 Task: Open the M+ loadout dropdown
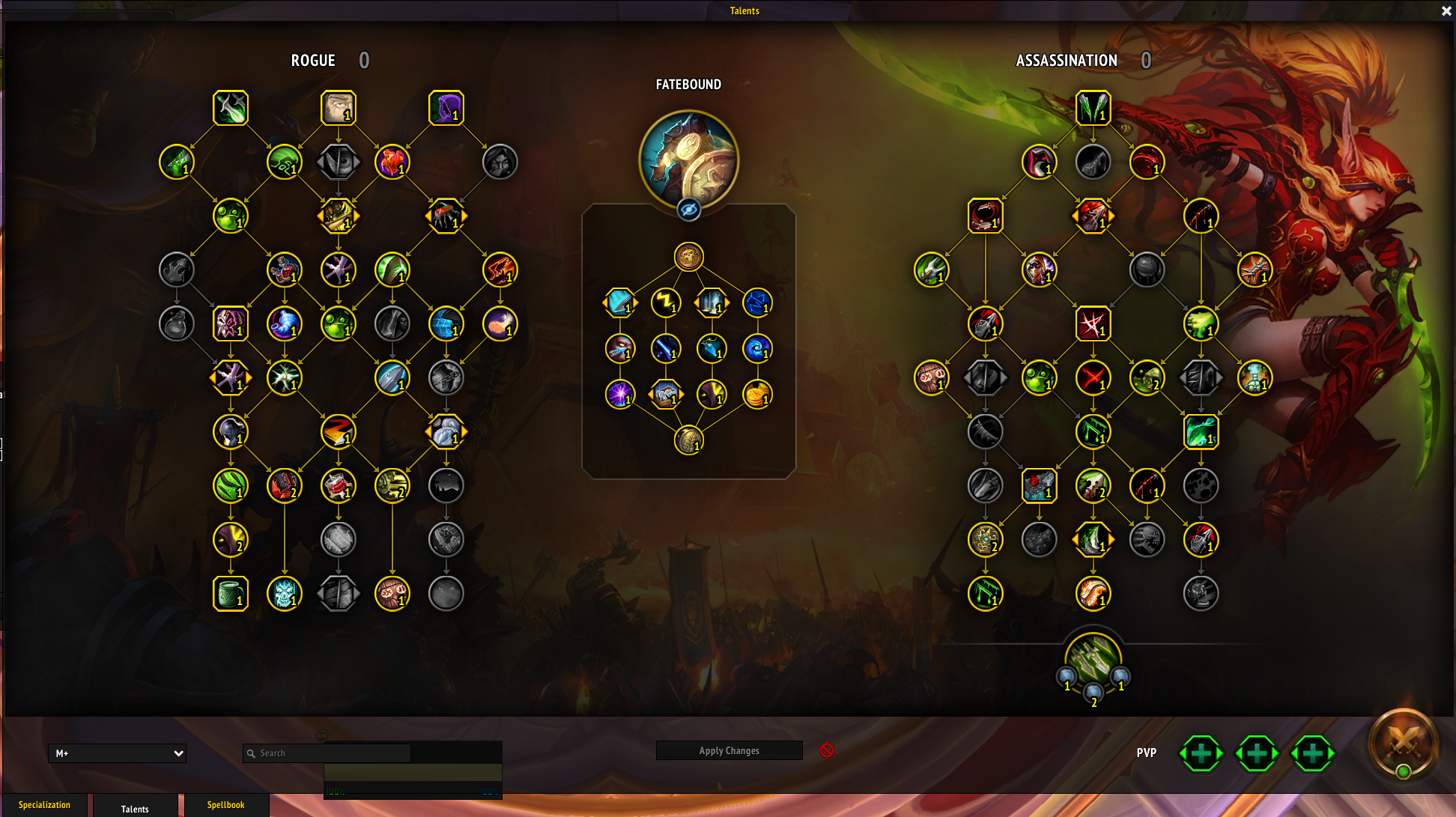[117, 753]
